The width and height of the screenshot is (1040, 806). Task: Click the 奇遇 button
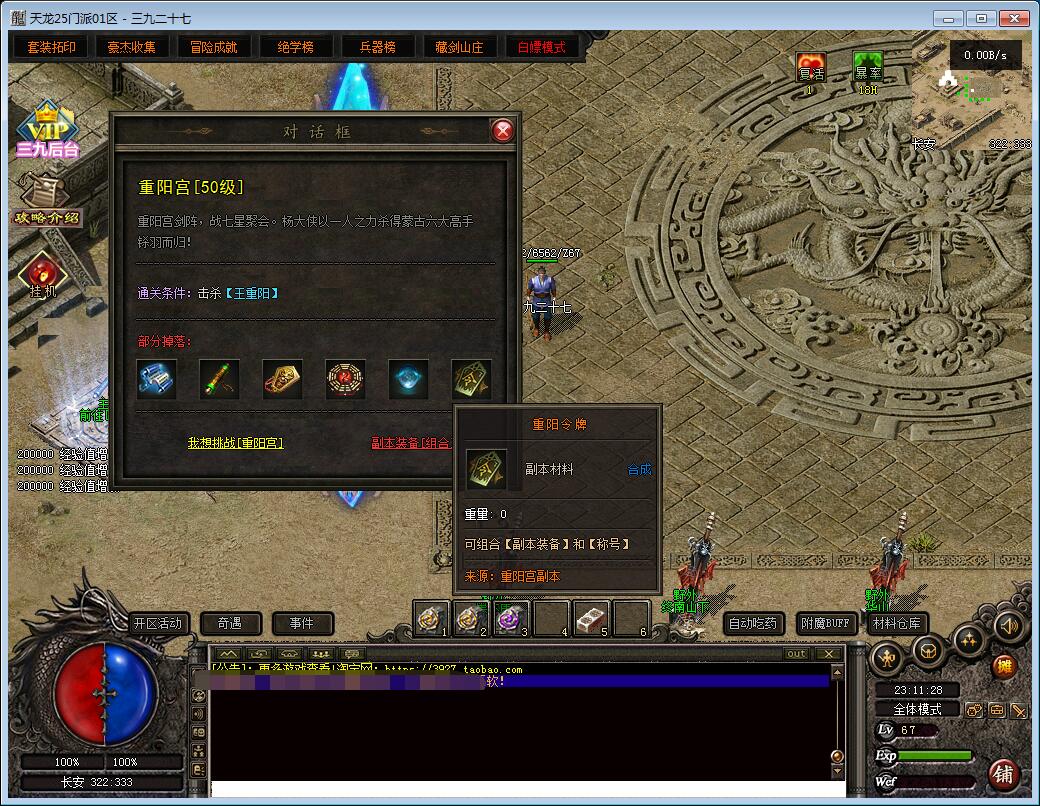pyautogui.click(x=230, y=623)
